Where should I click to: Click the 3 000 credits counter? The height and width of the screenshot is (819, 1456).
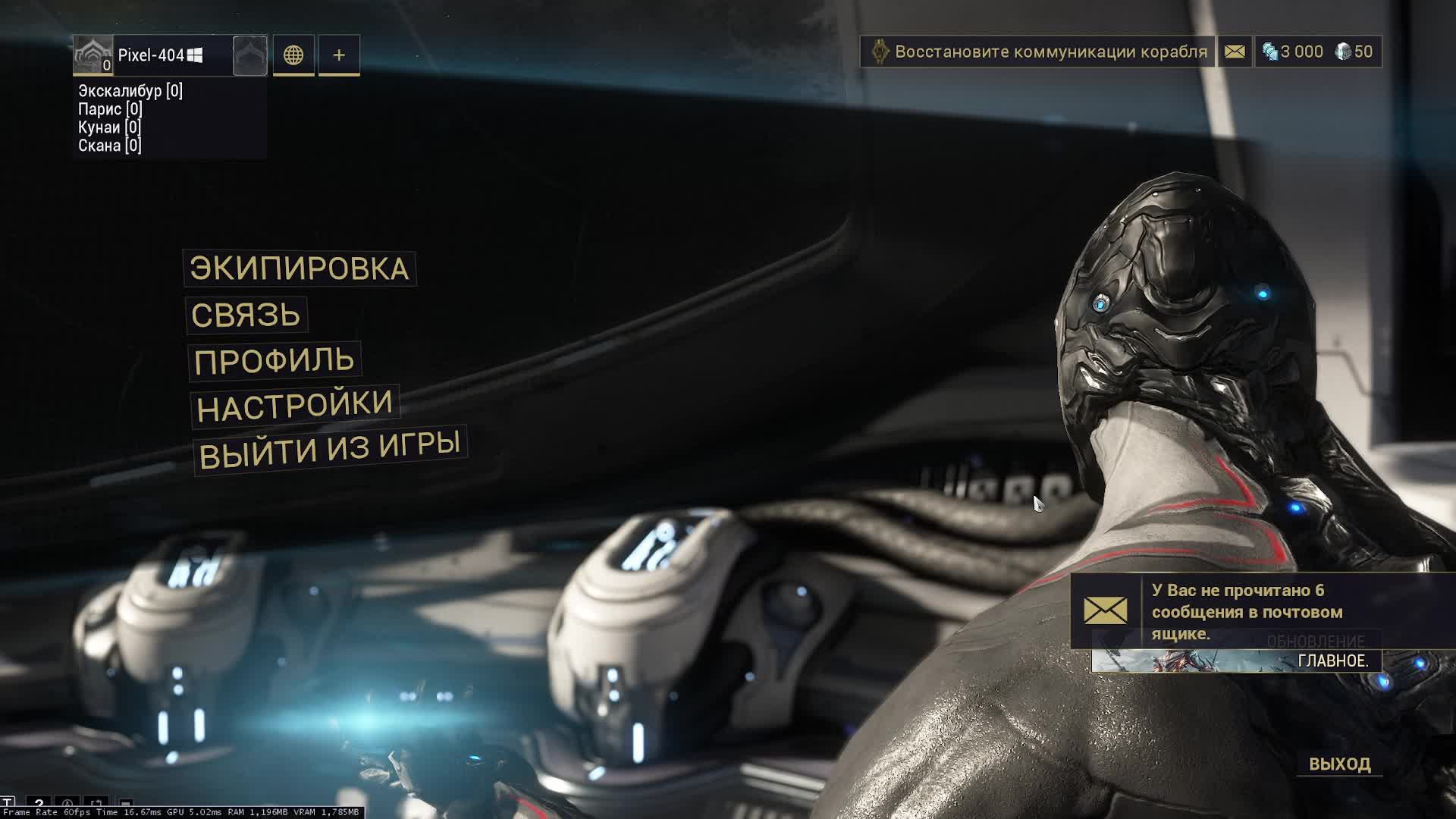click(1293, 52)
